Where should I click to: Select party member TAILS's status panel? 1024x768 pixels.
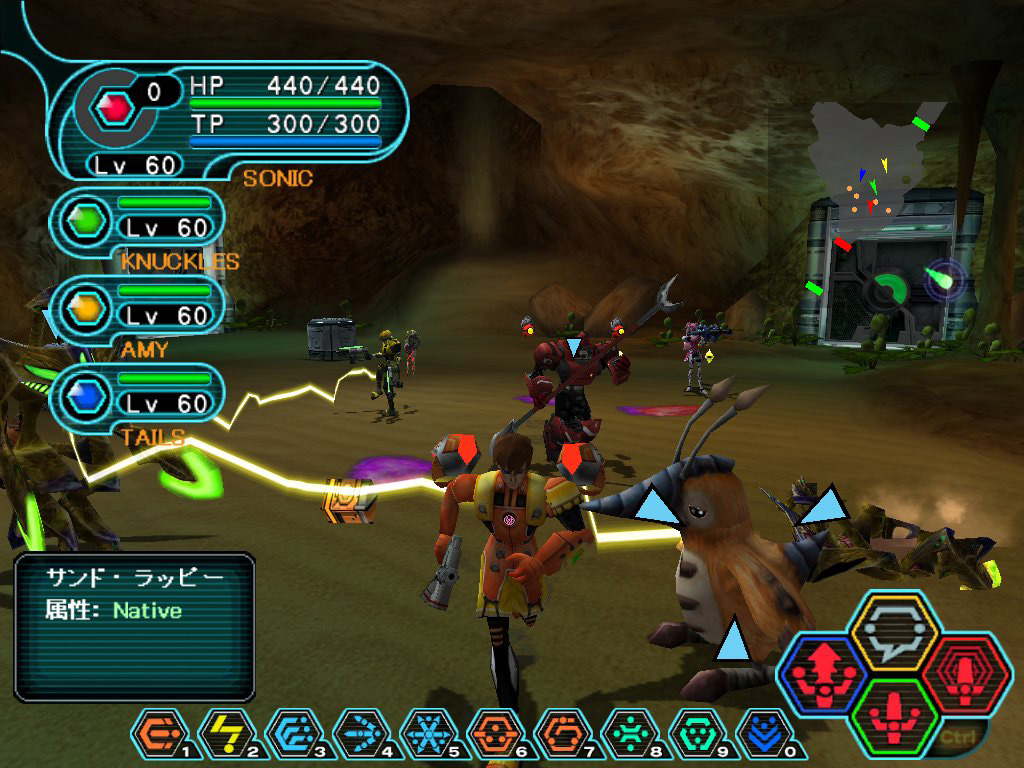(x=140, y=397)
